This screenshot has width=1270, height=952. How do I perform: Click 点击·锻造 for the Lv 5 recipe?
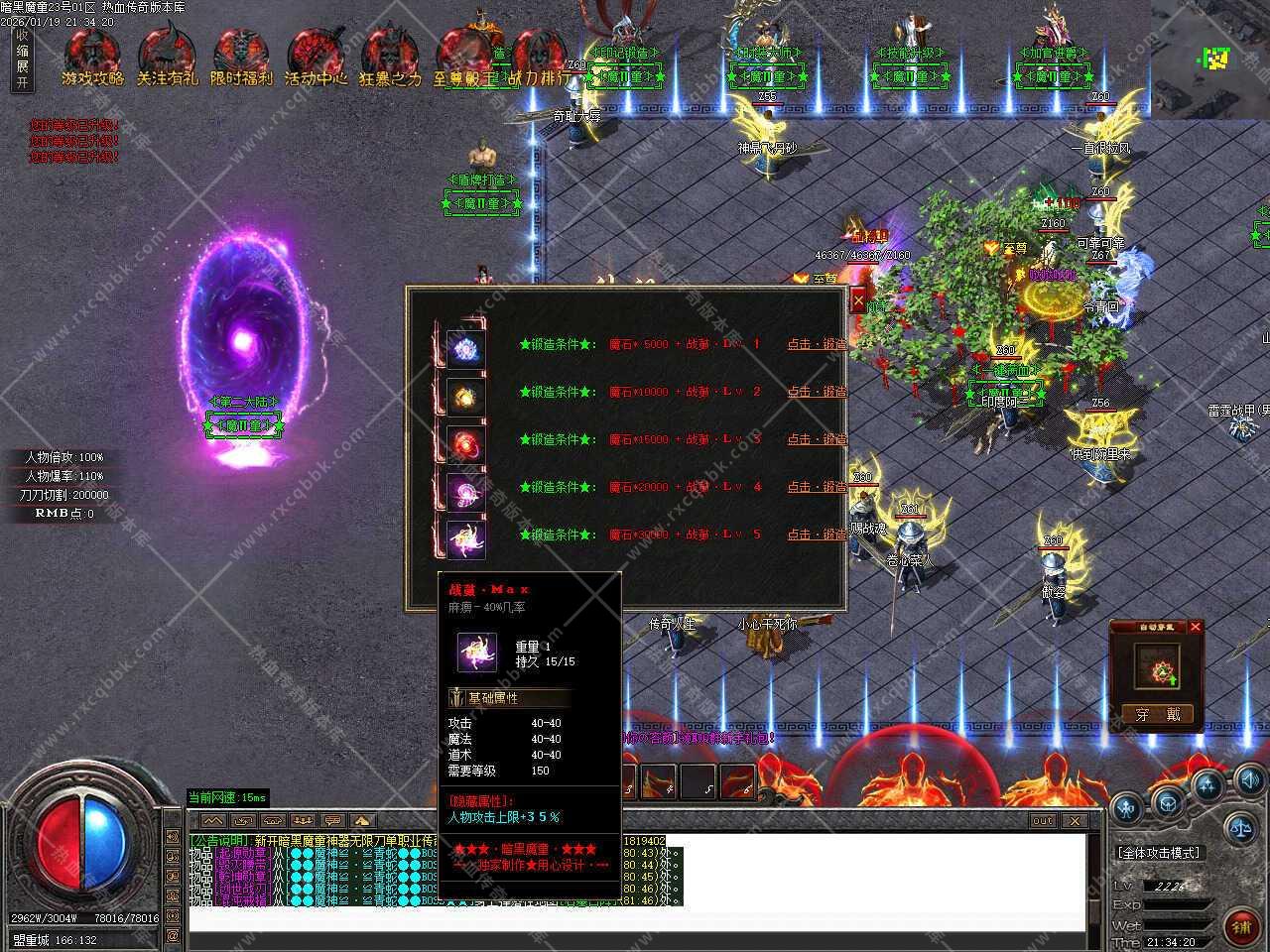(817, 535)
